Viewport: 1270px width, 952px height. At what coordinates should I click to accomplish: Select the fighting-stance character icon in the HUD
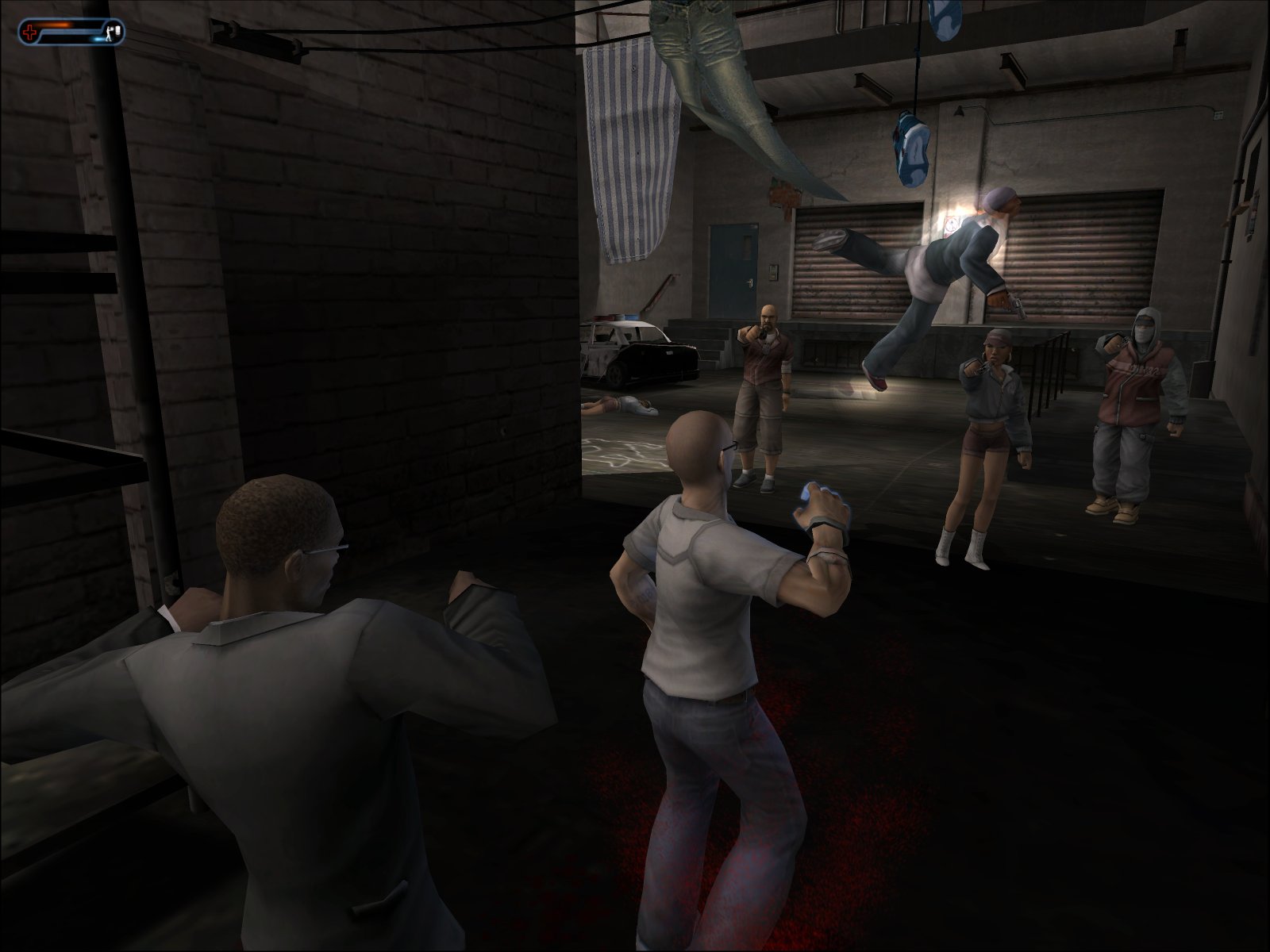point(110,32)
